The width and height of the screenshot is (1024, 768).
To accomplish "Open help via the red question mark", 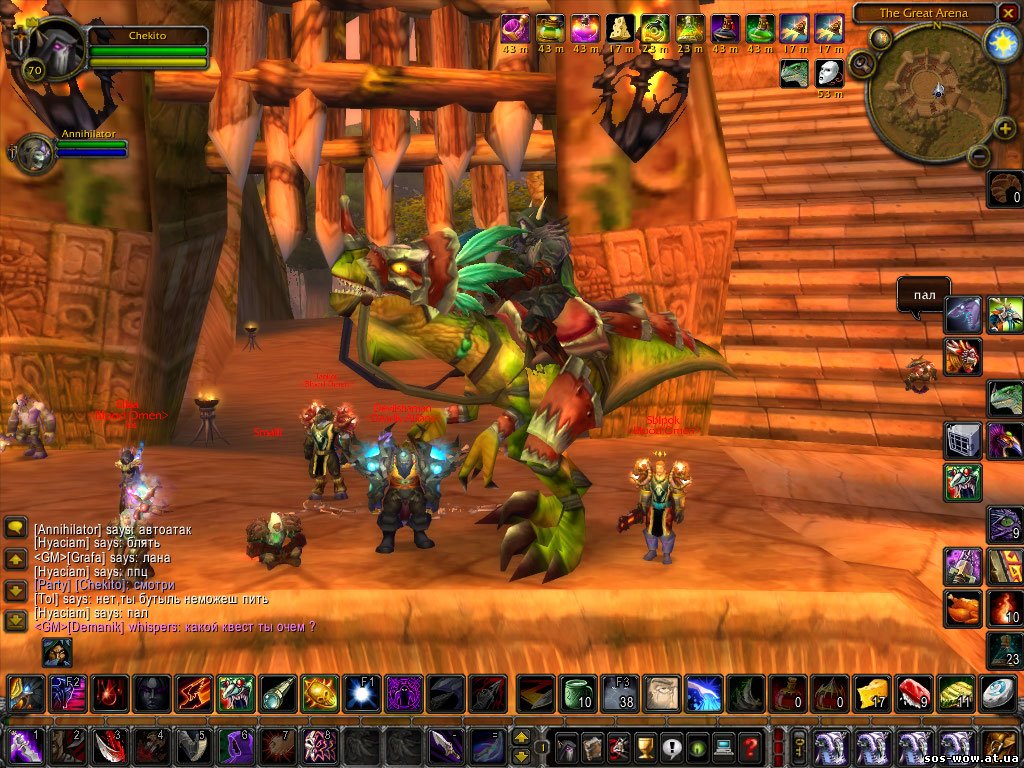I will click(749, 746).
